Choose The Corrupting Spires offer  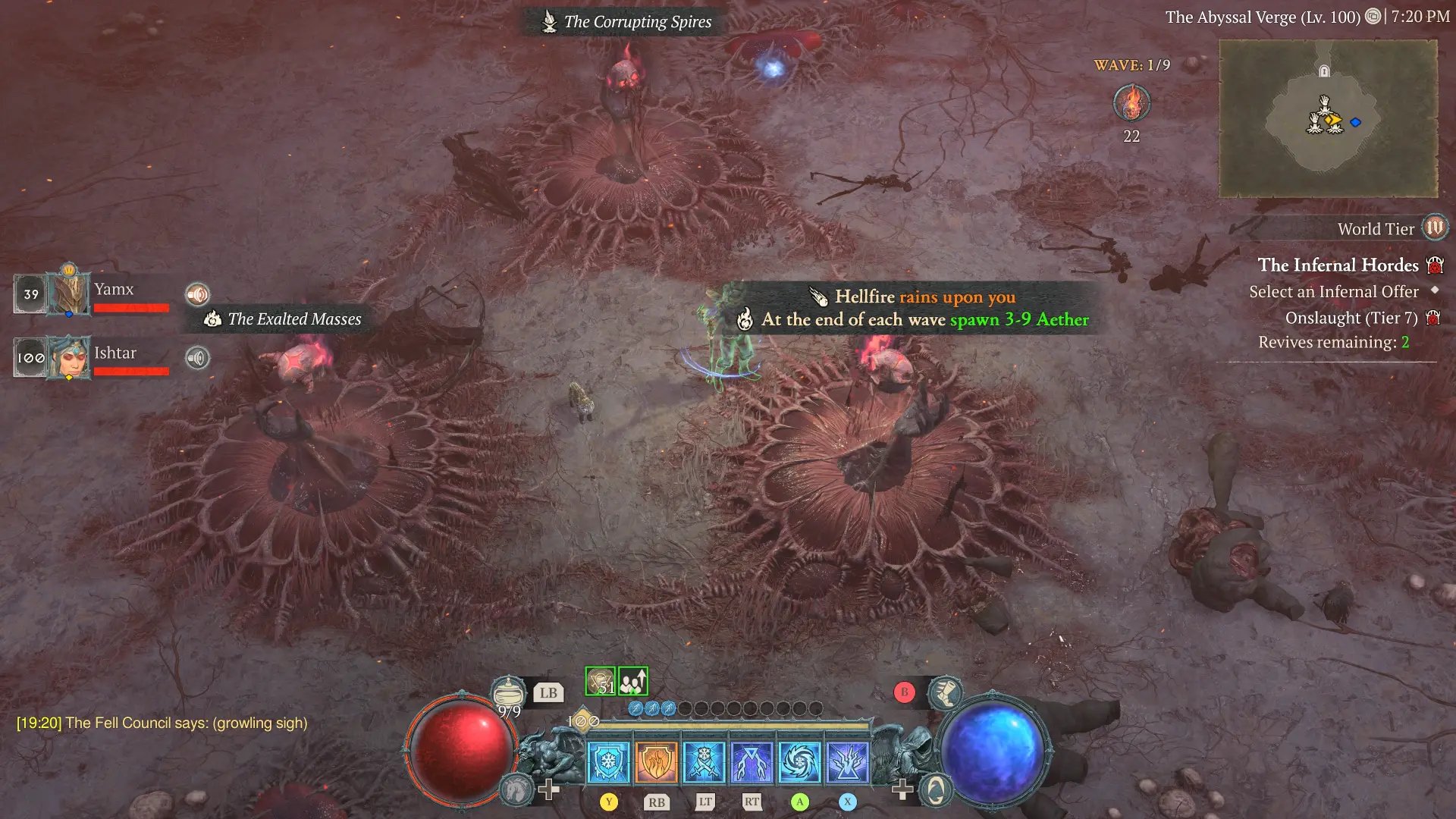click(x=627, y=22)
